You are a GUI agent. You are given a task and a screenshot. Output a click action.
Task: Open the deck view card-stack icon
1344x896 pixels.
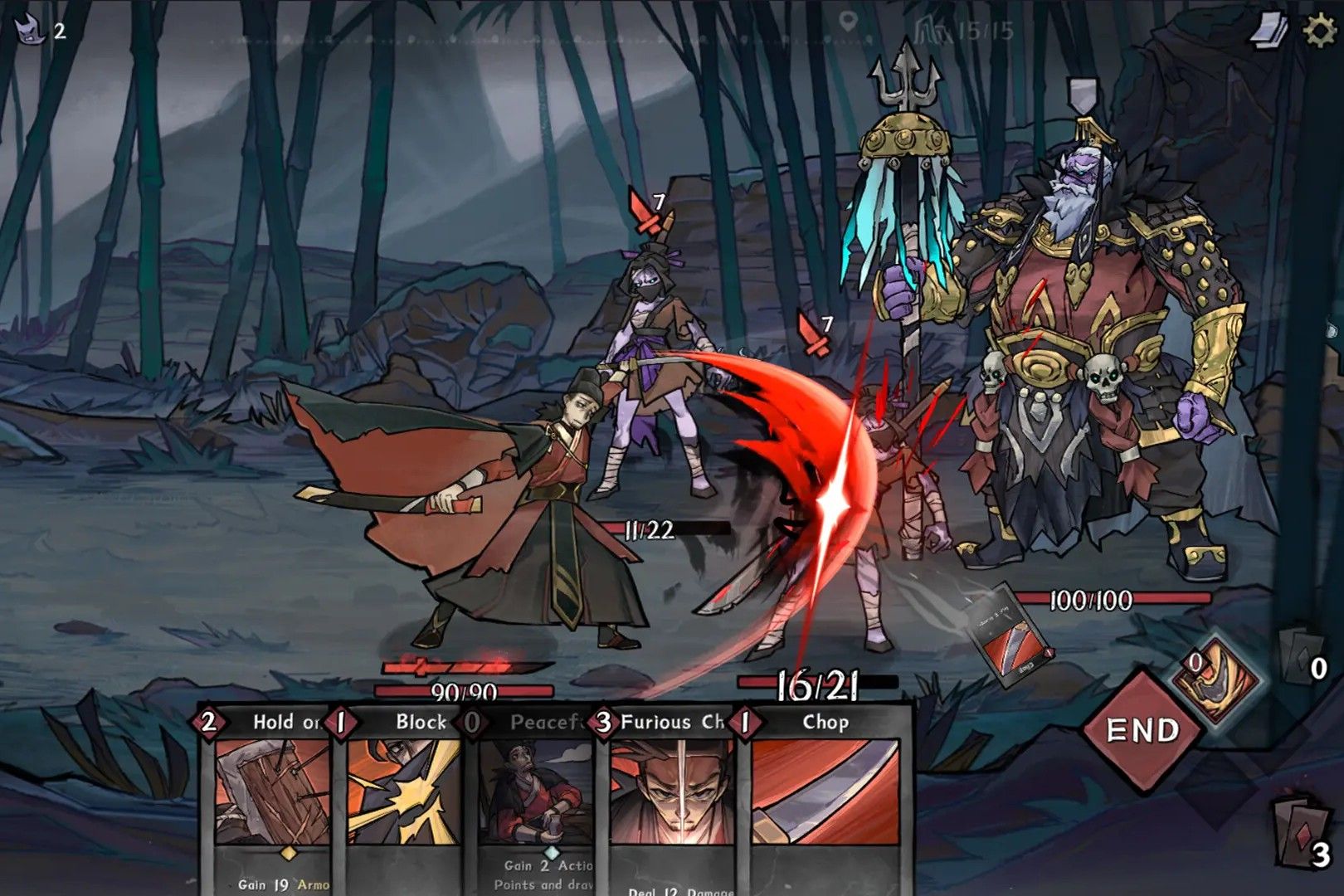1269,32
